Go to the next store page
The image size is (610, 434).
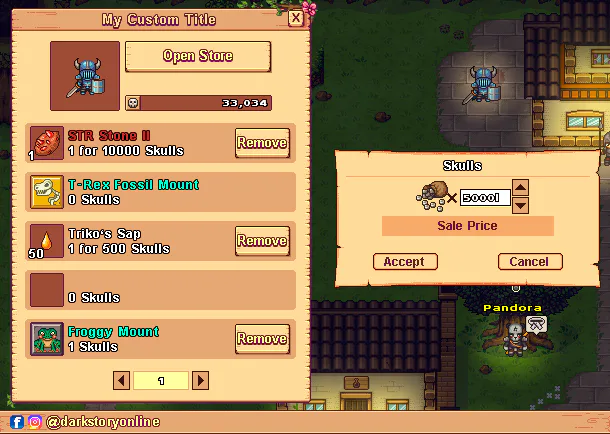[x=200, y=381]
